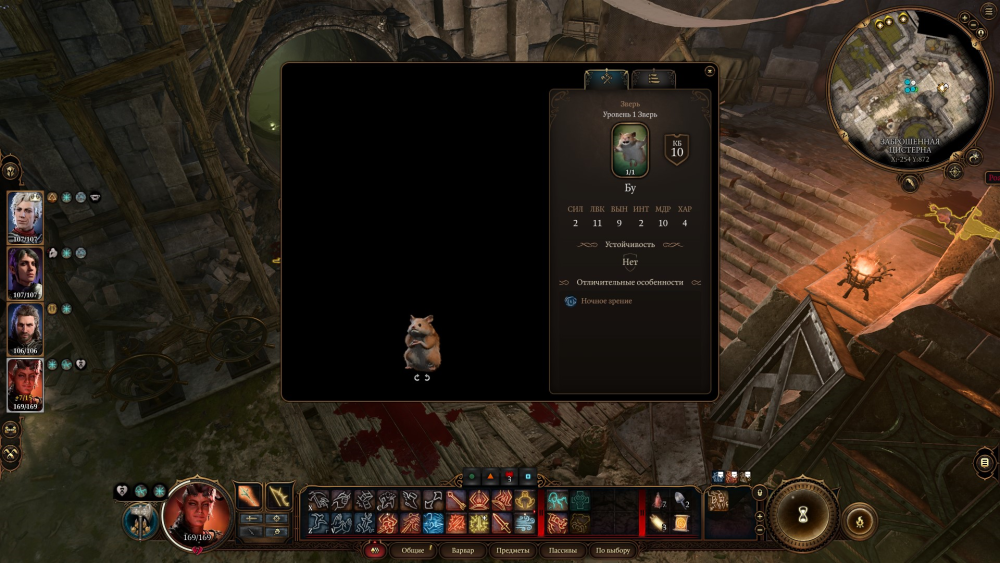Select the red-skinned tiefling party portrait
Image resolution: width=1000 pixels, height=563 pixels.
click(x=25, y=385)
